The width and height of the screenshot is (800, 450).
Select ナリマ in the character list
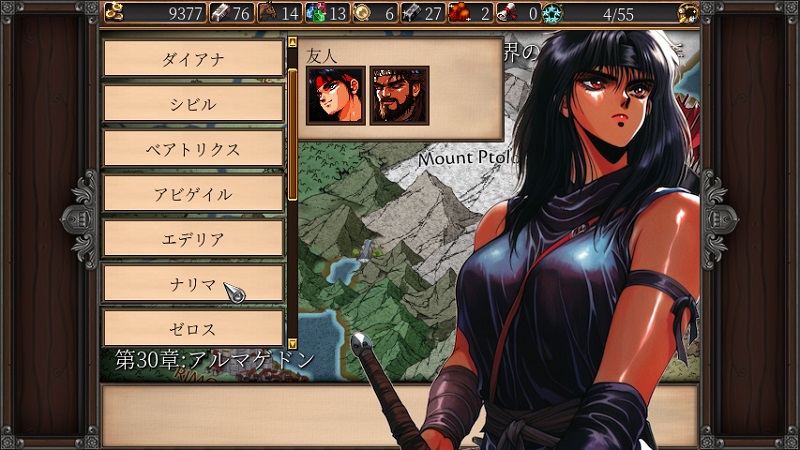(193, 283)
